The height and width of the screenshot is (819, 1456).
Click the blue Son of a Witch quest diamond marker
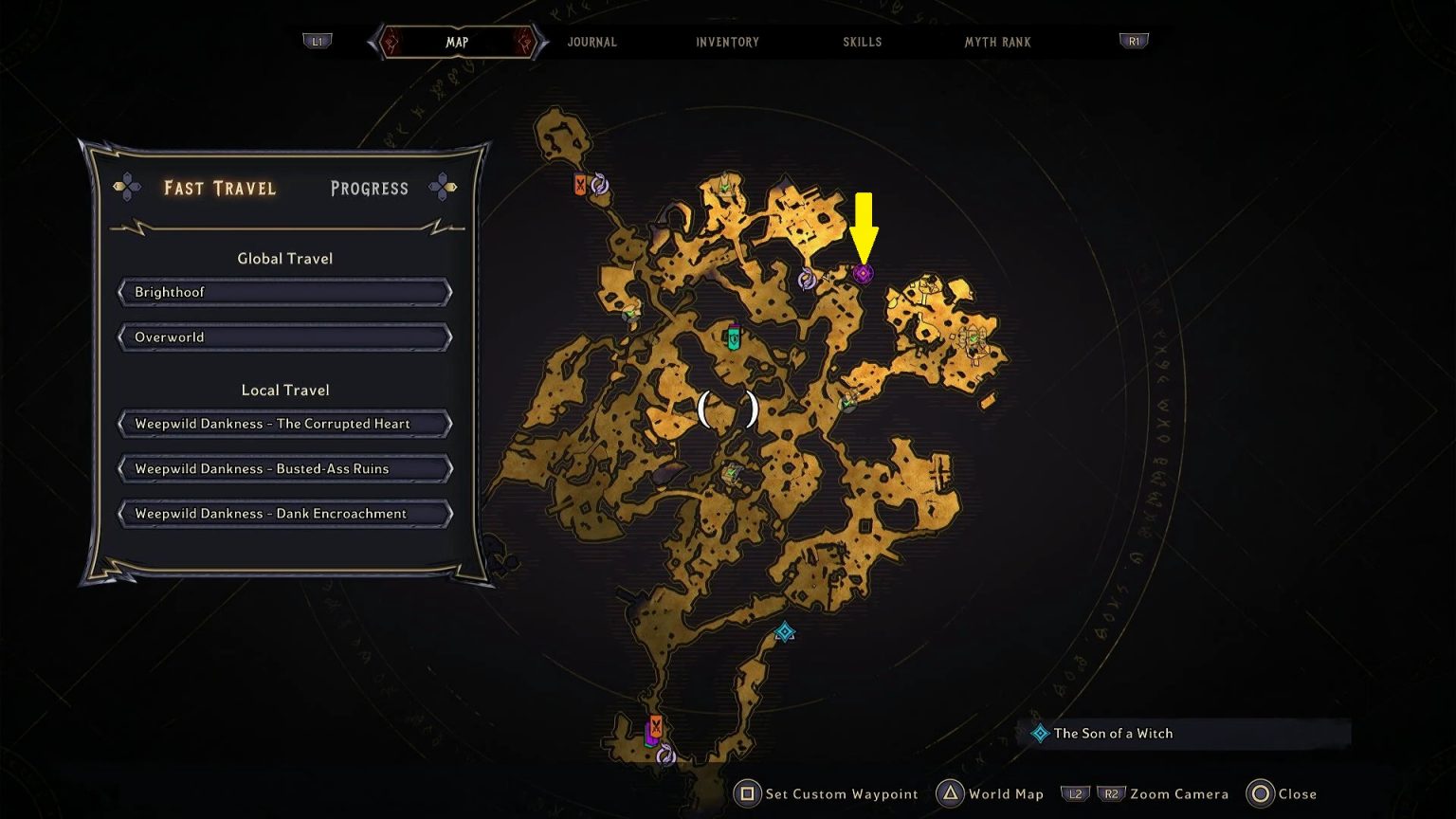pyautogui.click(x=784, y=629)
